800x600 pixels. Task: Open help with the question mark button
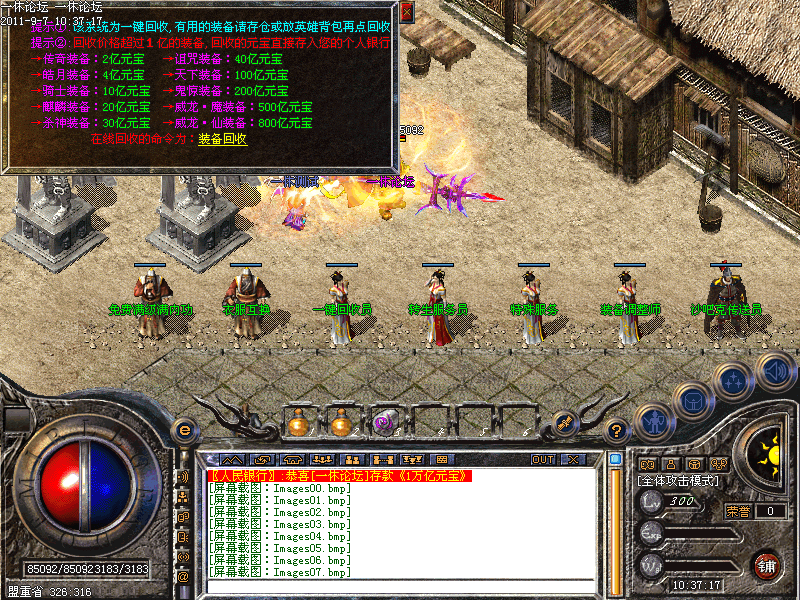618,431
